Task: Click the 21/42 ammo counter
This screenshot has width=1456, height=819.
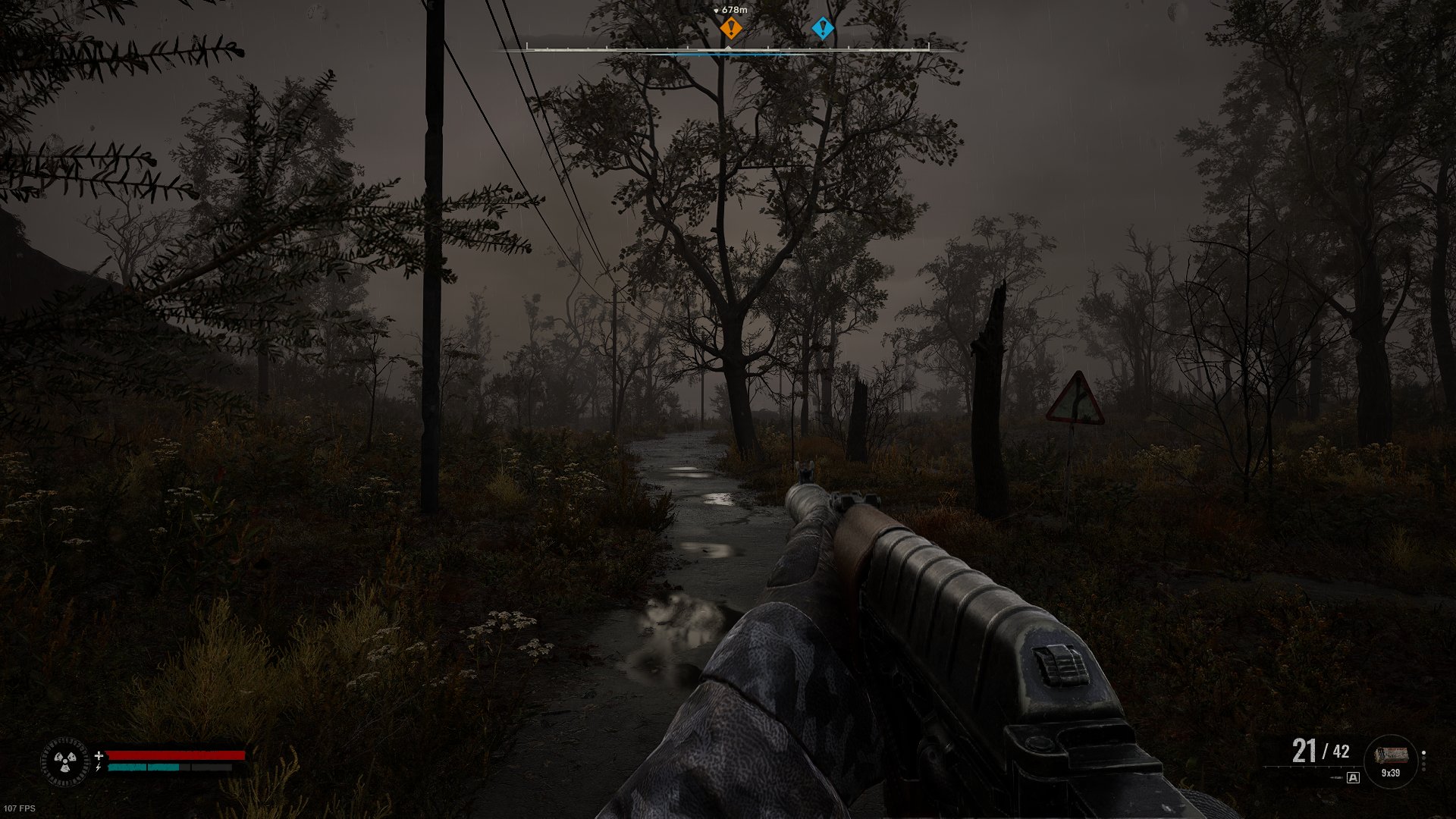Action: [1319, 751]
